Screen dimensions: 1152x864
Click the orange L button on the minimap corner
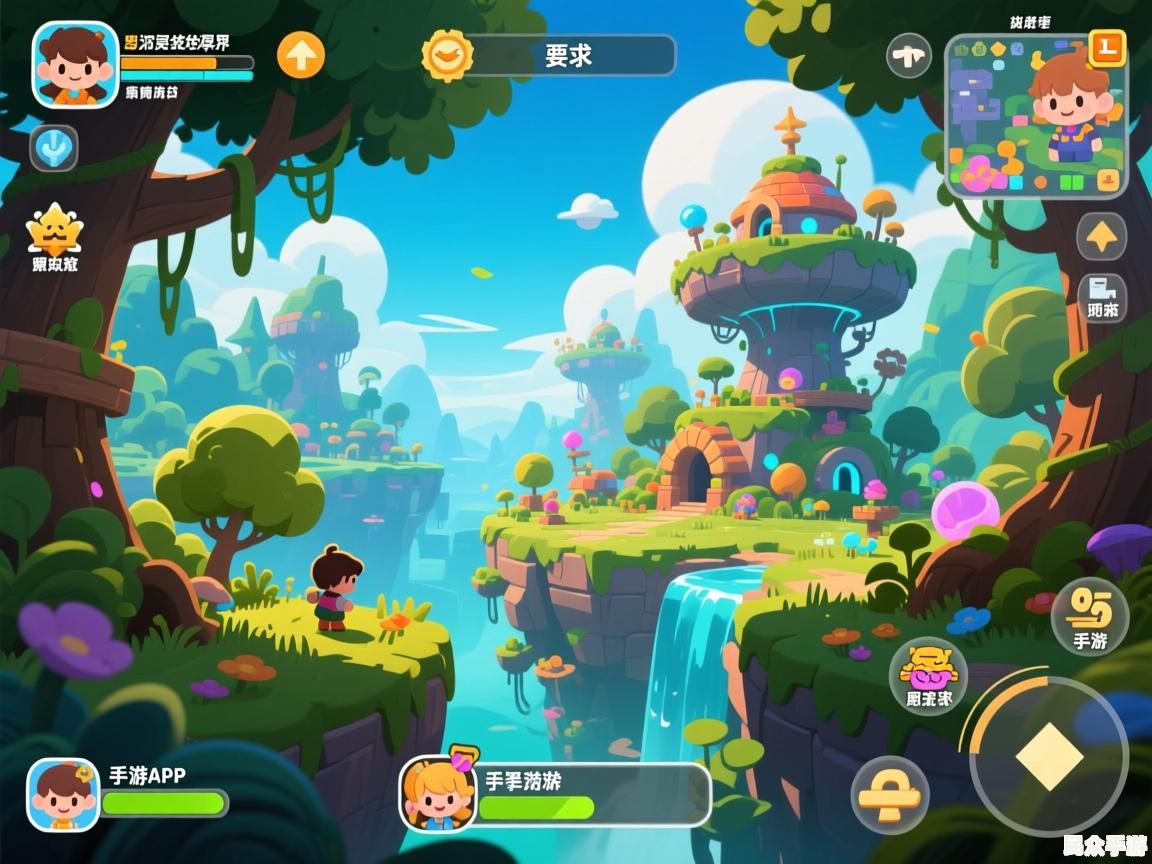1107,46
